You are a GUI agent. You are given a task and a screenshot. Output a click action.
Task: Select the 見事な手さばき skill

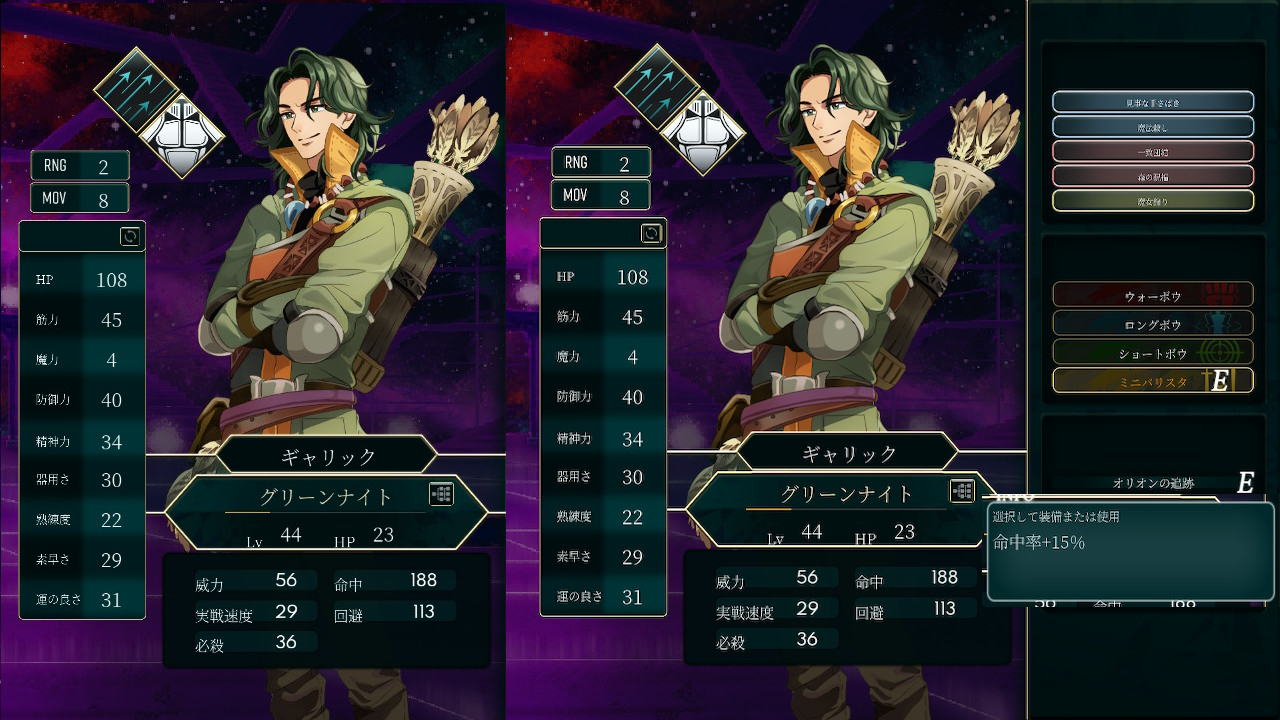1152,102
